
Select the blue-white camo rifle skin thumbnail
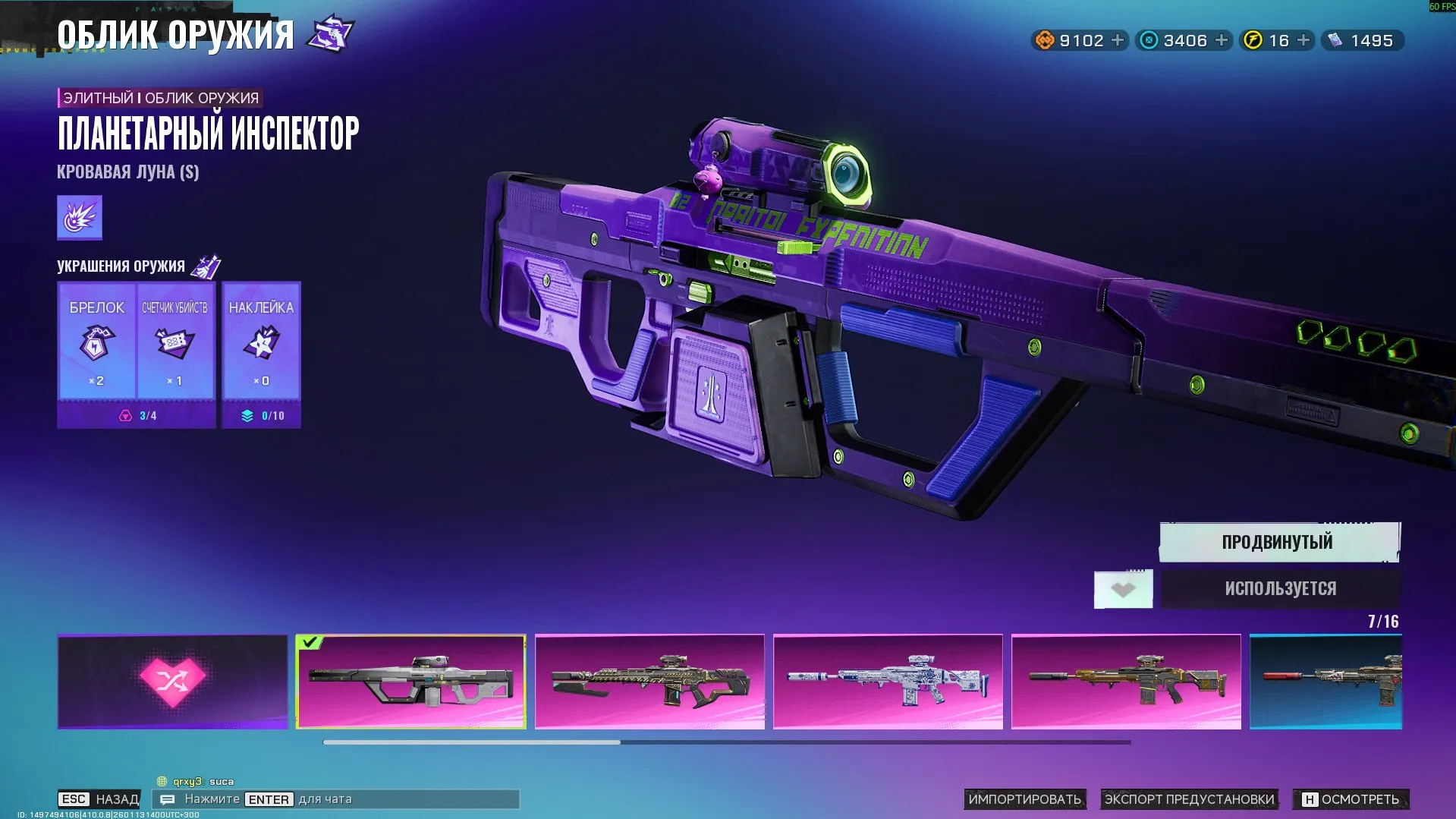point(889,681)
